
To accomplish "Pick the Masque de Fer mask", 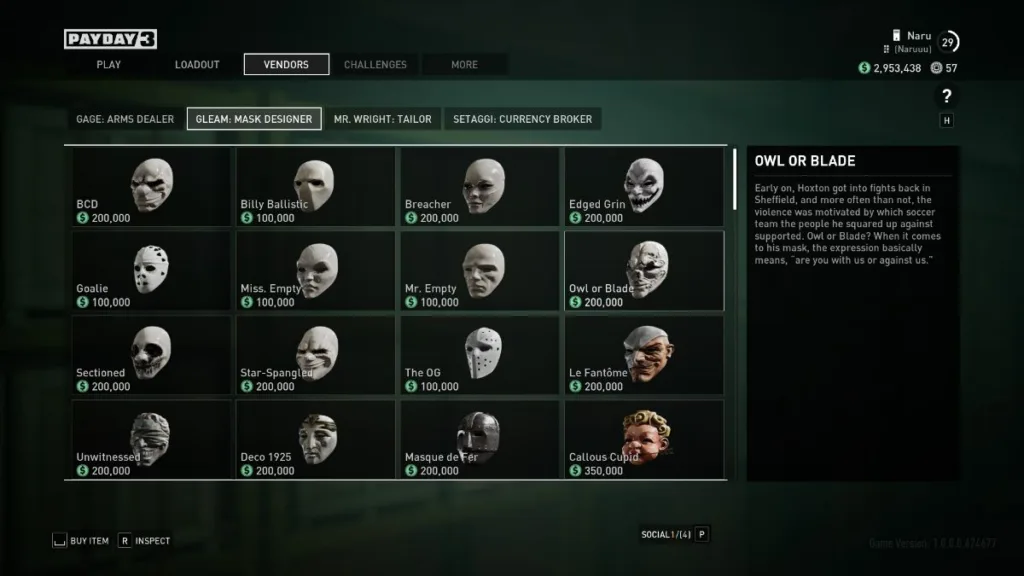I will click(x=479, y=439).
